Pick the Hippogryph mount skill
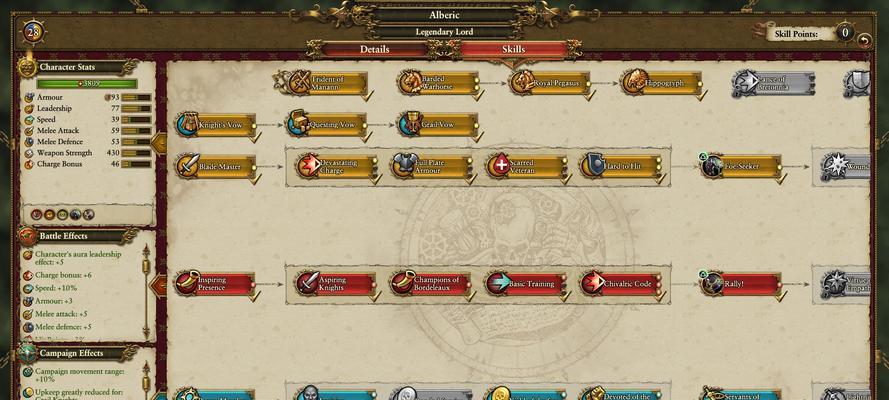This screenshot has width=889, height=400. [661, 83]
